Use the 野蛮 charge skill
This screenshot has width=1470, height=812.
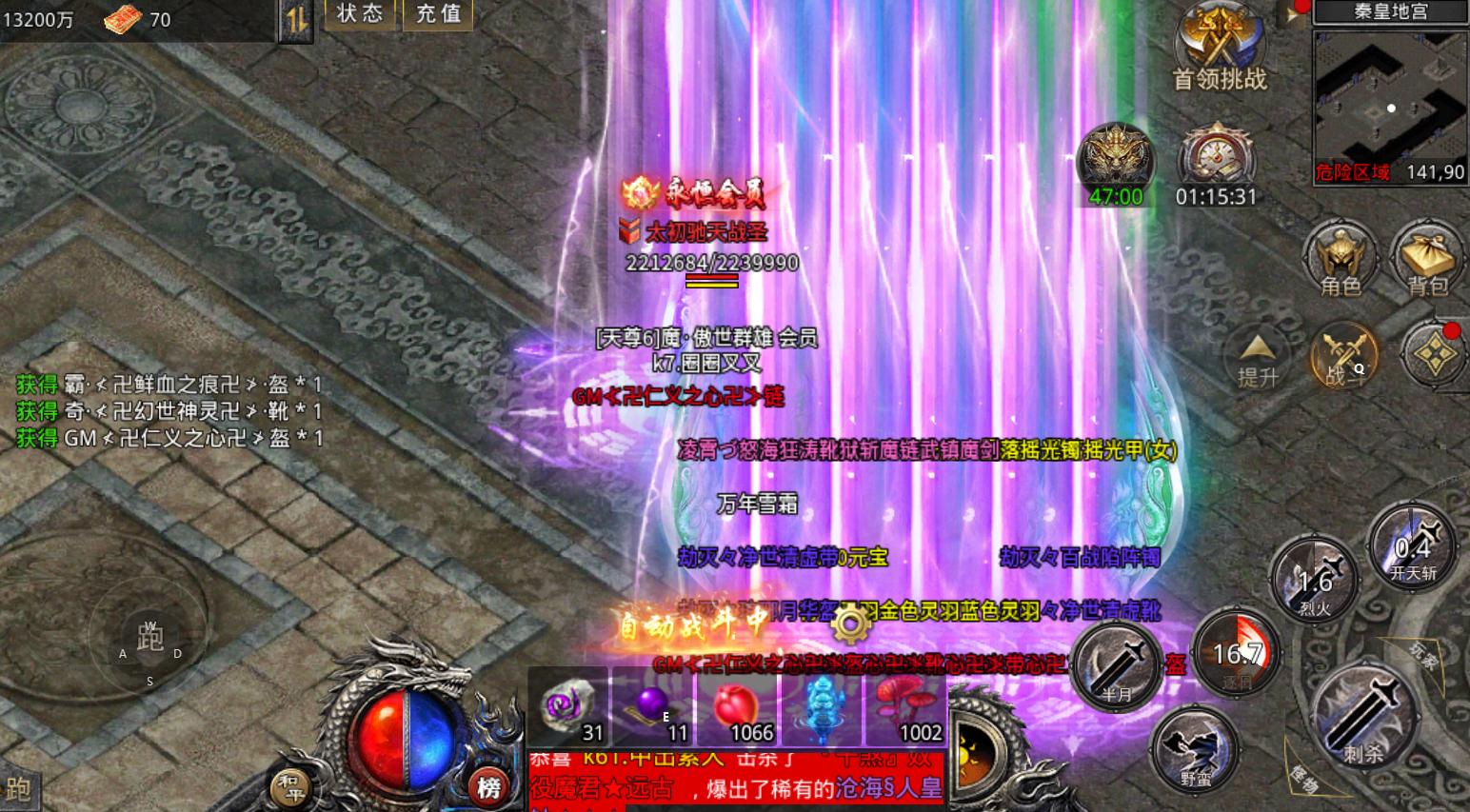(x=1195, y=751)
